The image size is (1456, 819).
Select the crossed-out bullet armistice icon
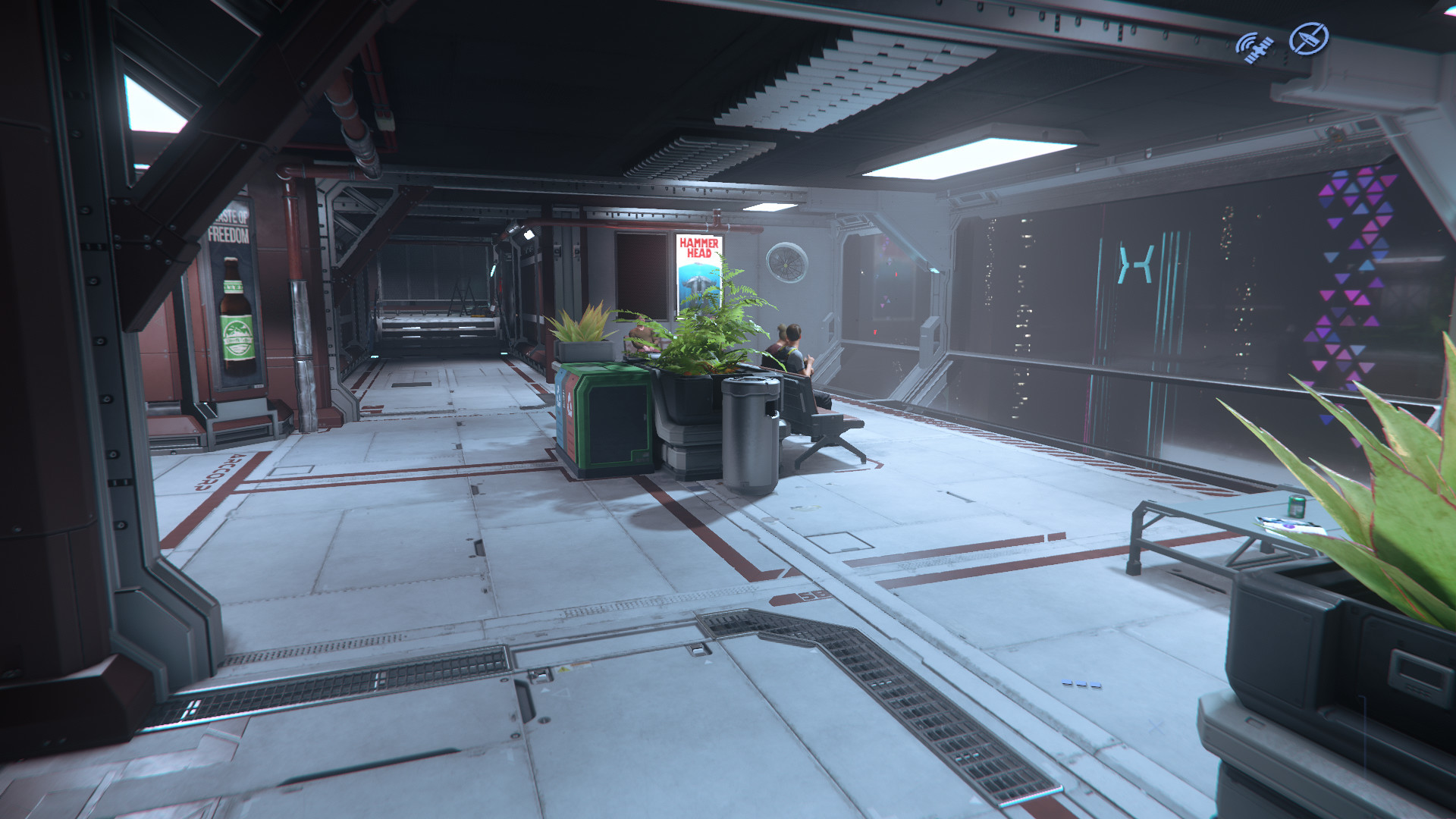pos(1309,39)
